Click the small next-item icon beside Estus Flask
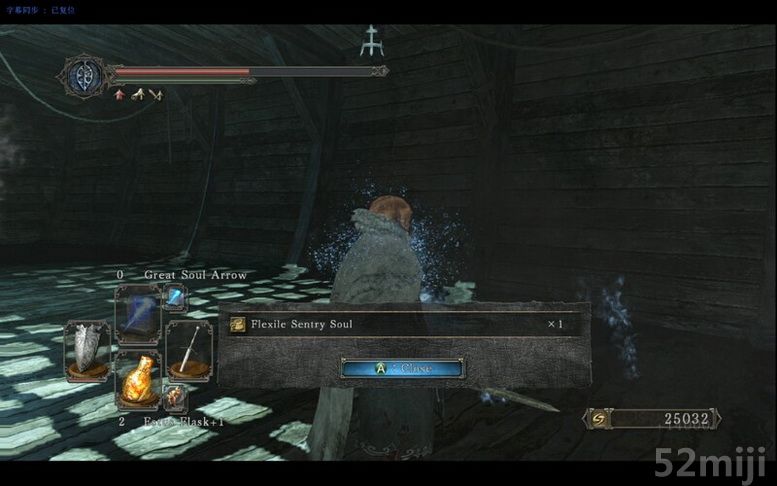This screenshot has width=777, height=486. (175, 398)
